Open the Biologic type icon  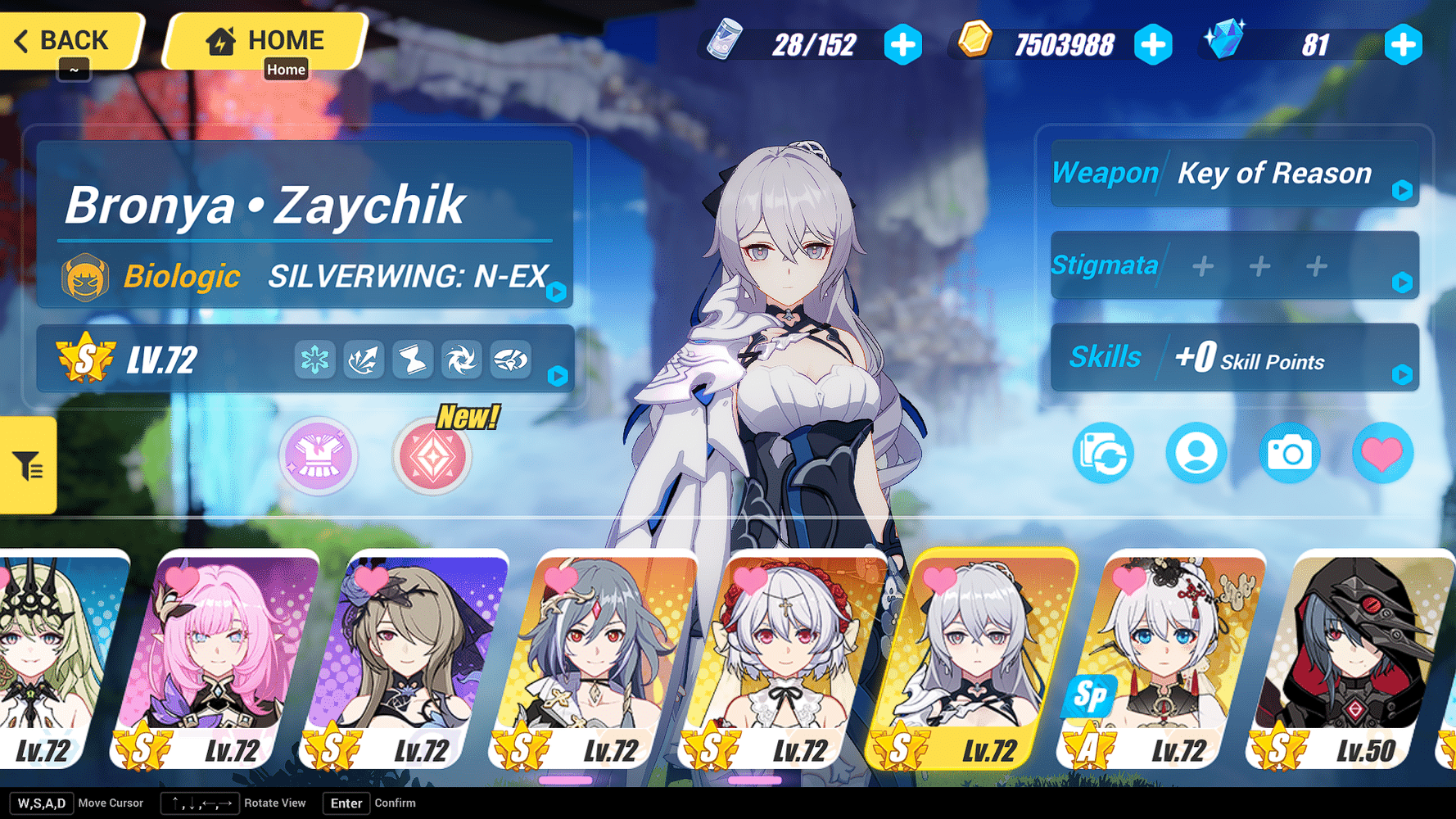[x=84, y=277]
